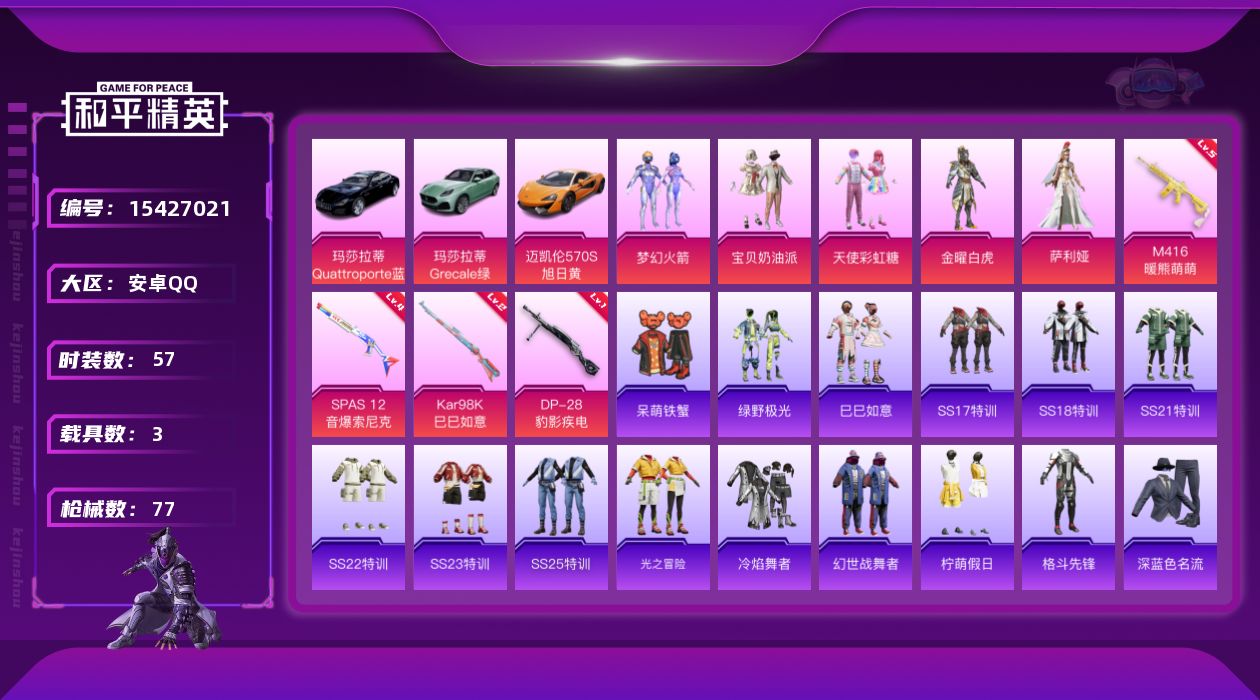Select the M416 暖熊萌萌 weapon skin
The width and height of the screenshot is (1260, 700).
[x=1170, y=211]
